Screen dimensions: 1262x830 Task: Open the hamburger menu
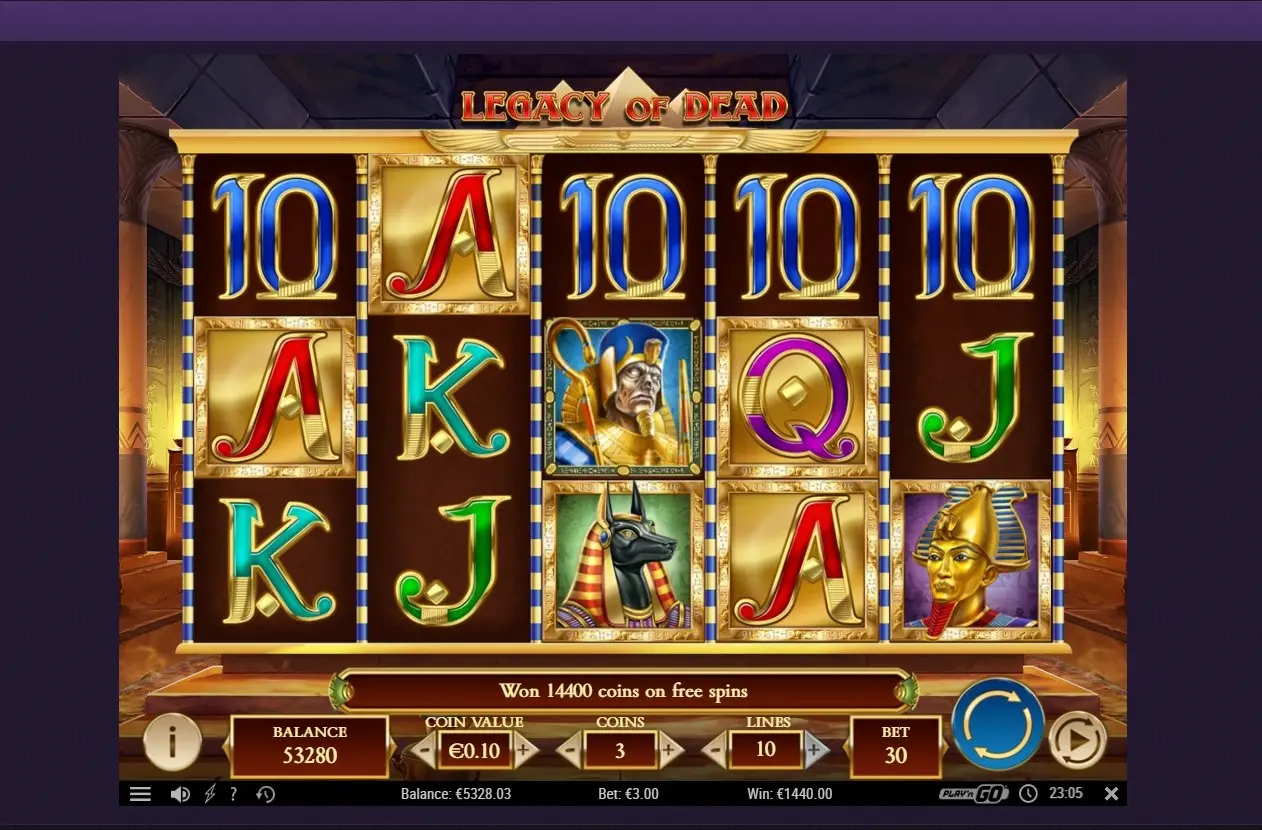click(x=140, y=794)
